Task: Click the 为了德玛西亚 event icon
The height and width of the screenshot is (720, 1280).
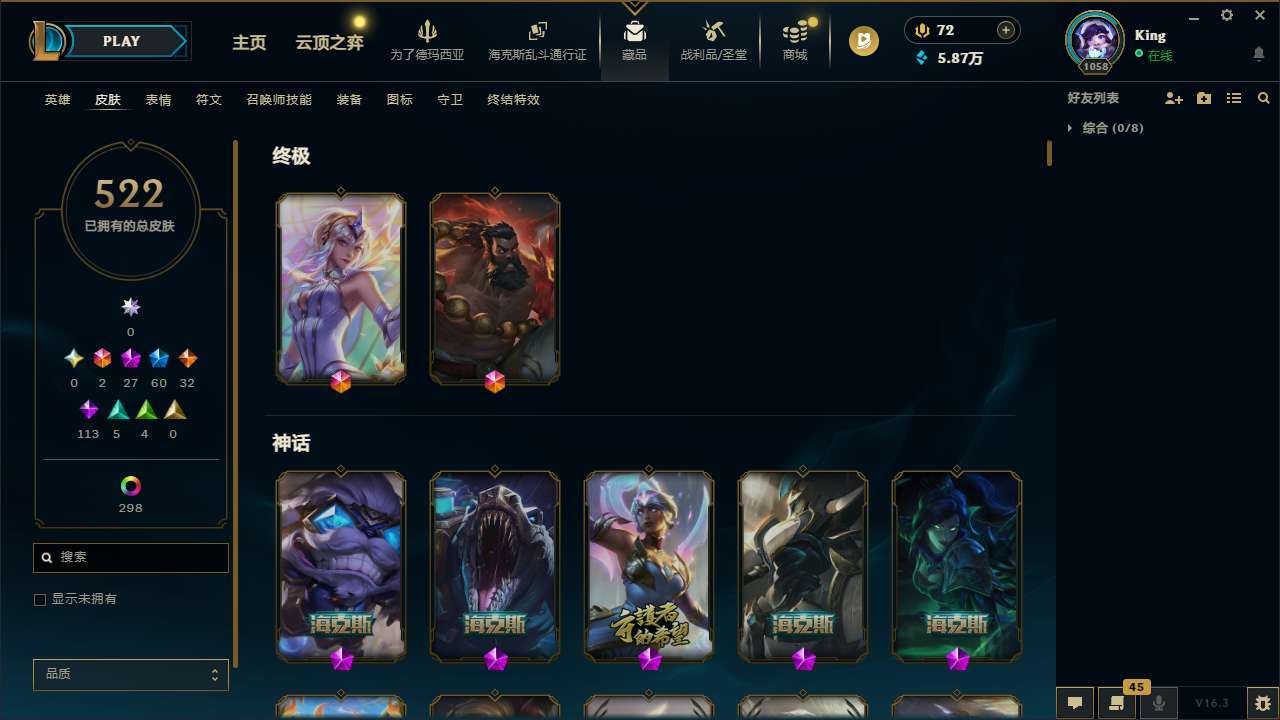Action: [x=428, y=40]
